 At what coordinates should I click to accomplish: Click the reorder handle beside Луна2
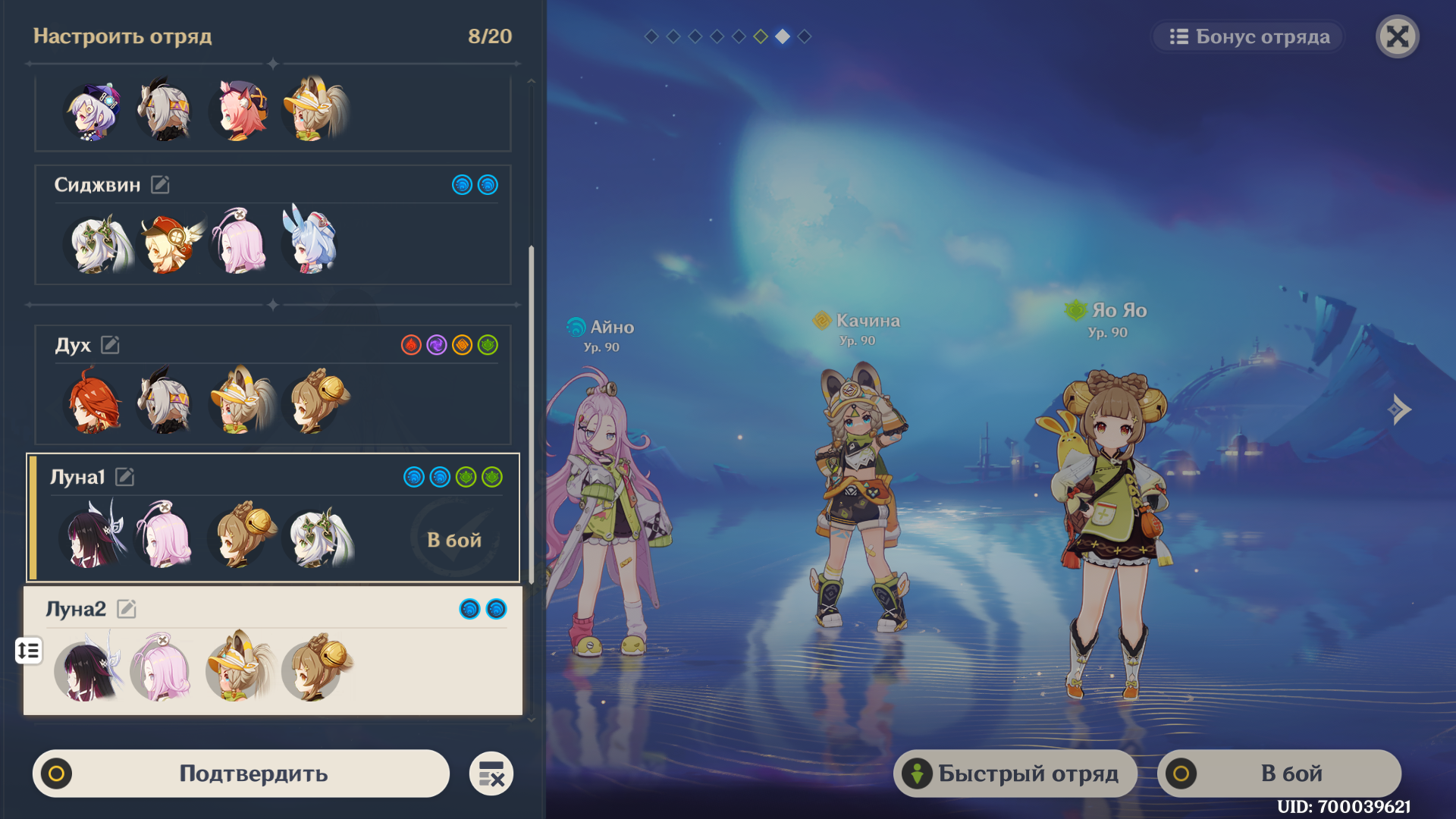click(x=29, y=651)
